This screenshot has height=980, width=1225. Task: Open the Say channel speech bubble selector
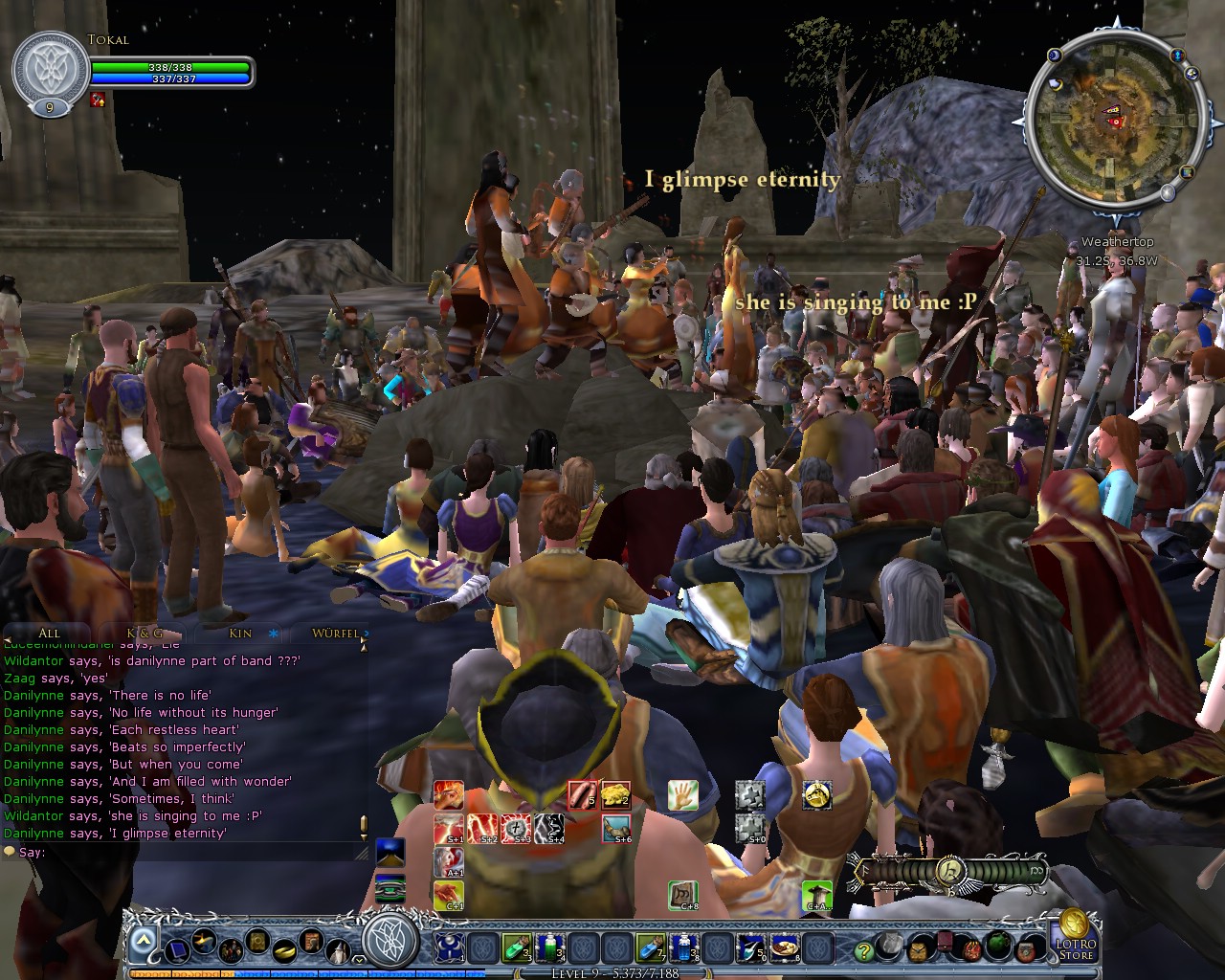click(9, 851)
